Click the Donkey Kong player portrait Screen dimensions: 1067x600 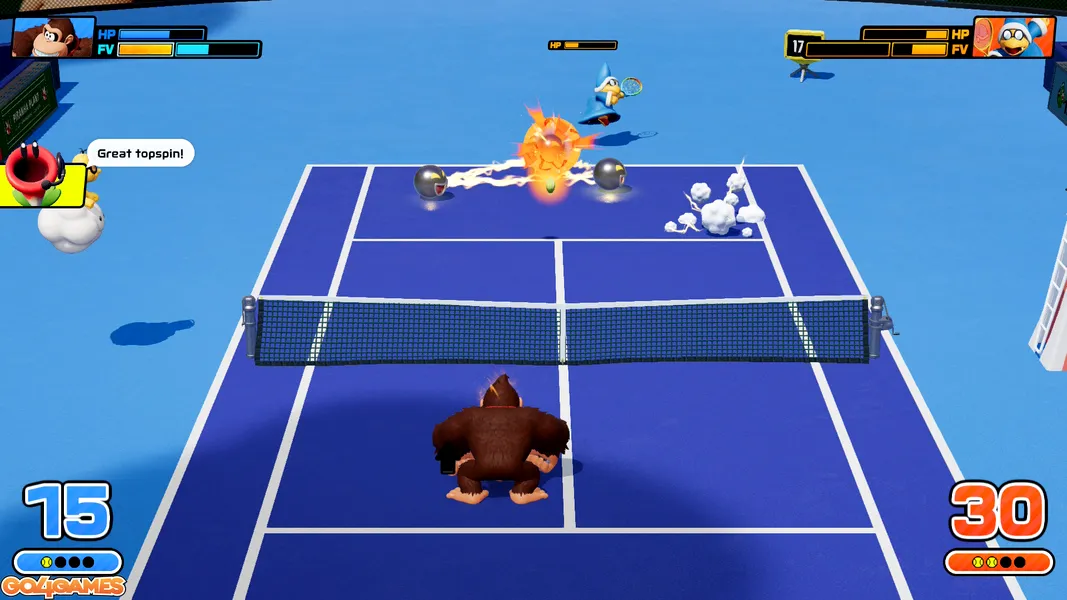(x=52, y=38)
